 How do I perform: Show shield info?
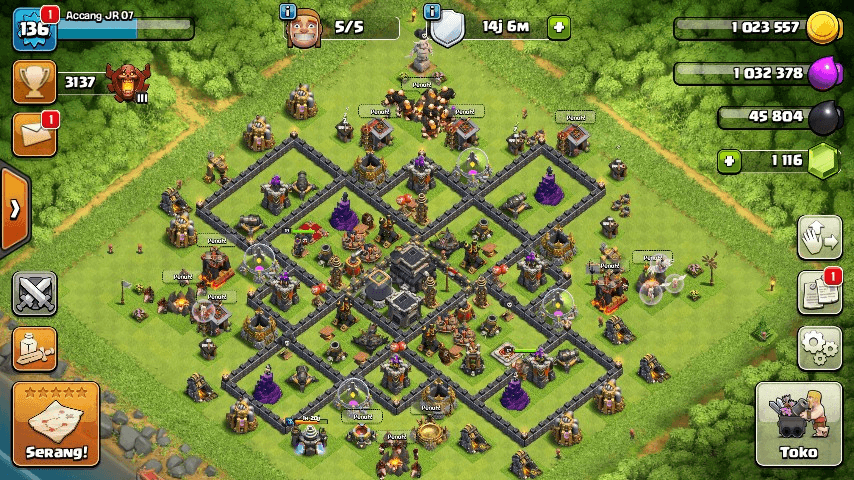coord(433,12)
